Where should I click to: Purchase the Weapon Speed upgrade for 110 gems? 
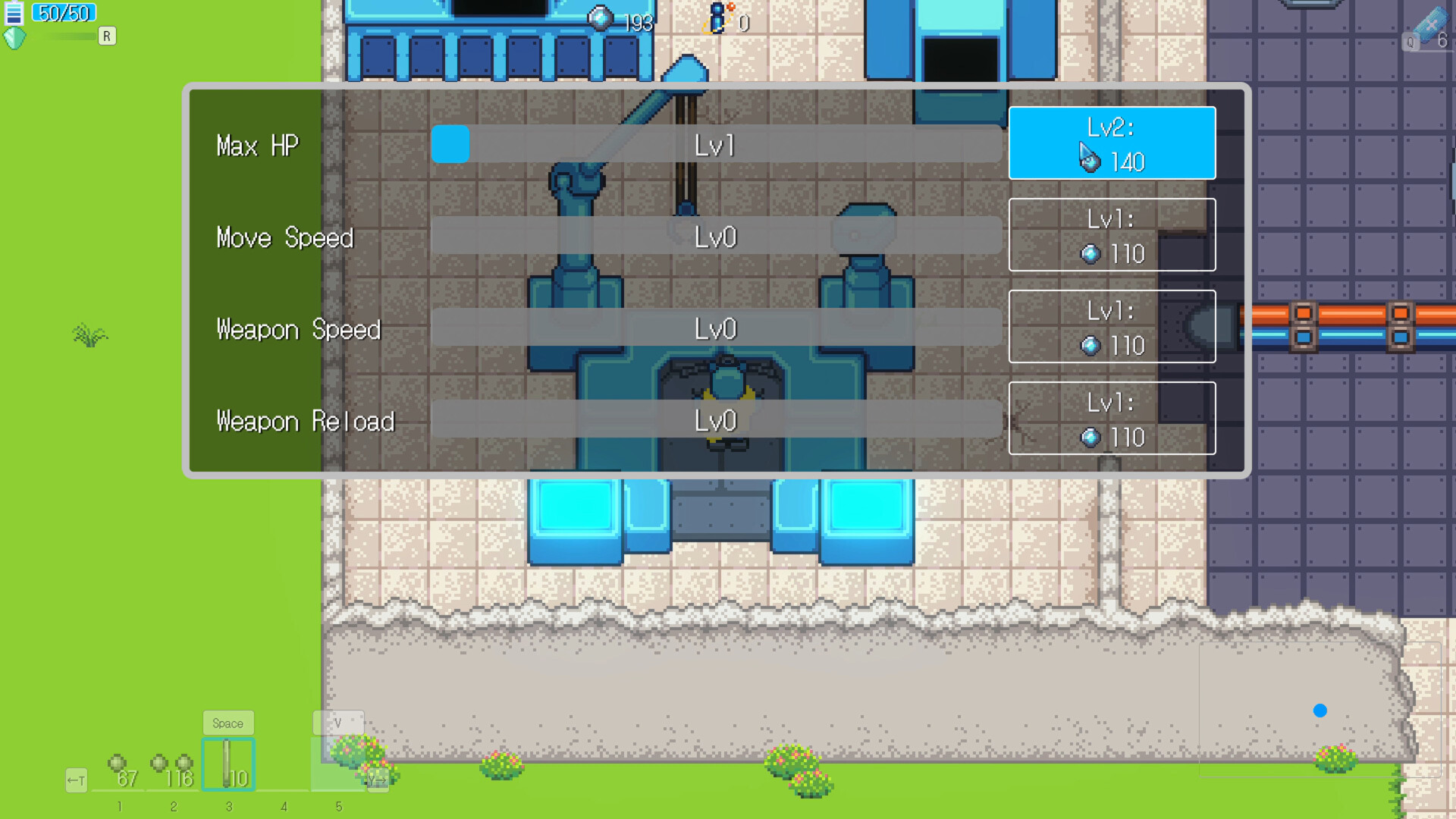1112,327
